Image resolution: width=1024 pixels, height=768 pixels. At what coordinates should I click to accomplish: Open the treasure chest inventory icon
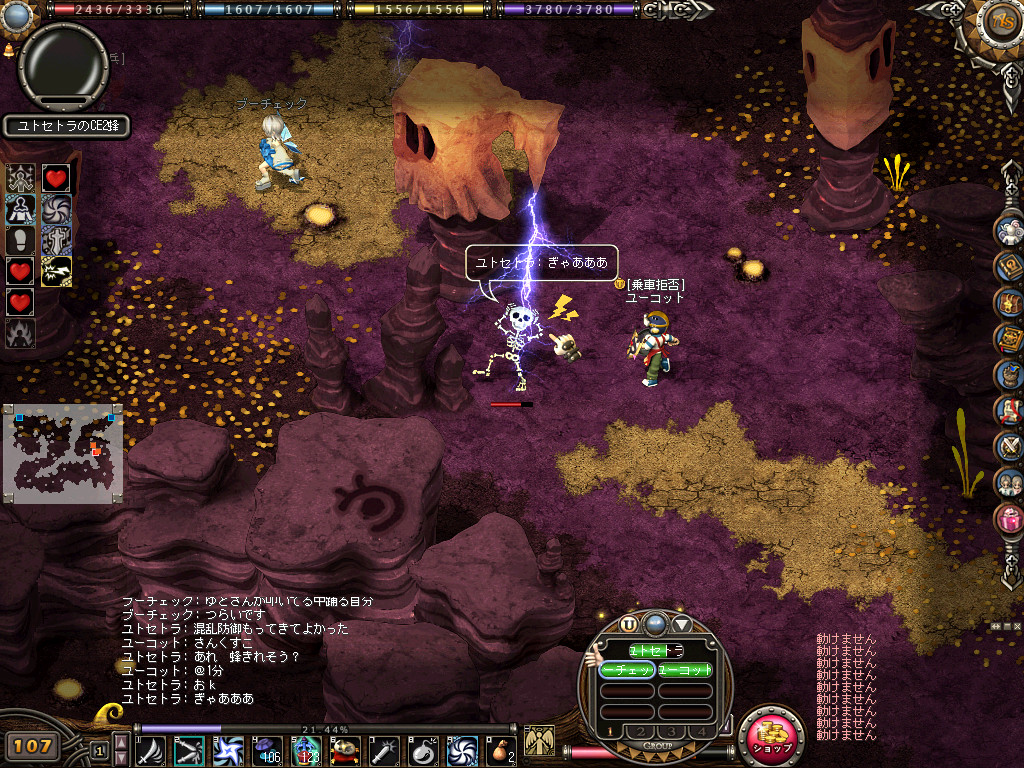[1009, 302]
